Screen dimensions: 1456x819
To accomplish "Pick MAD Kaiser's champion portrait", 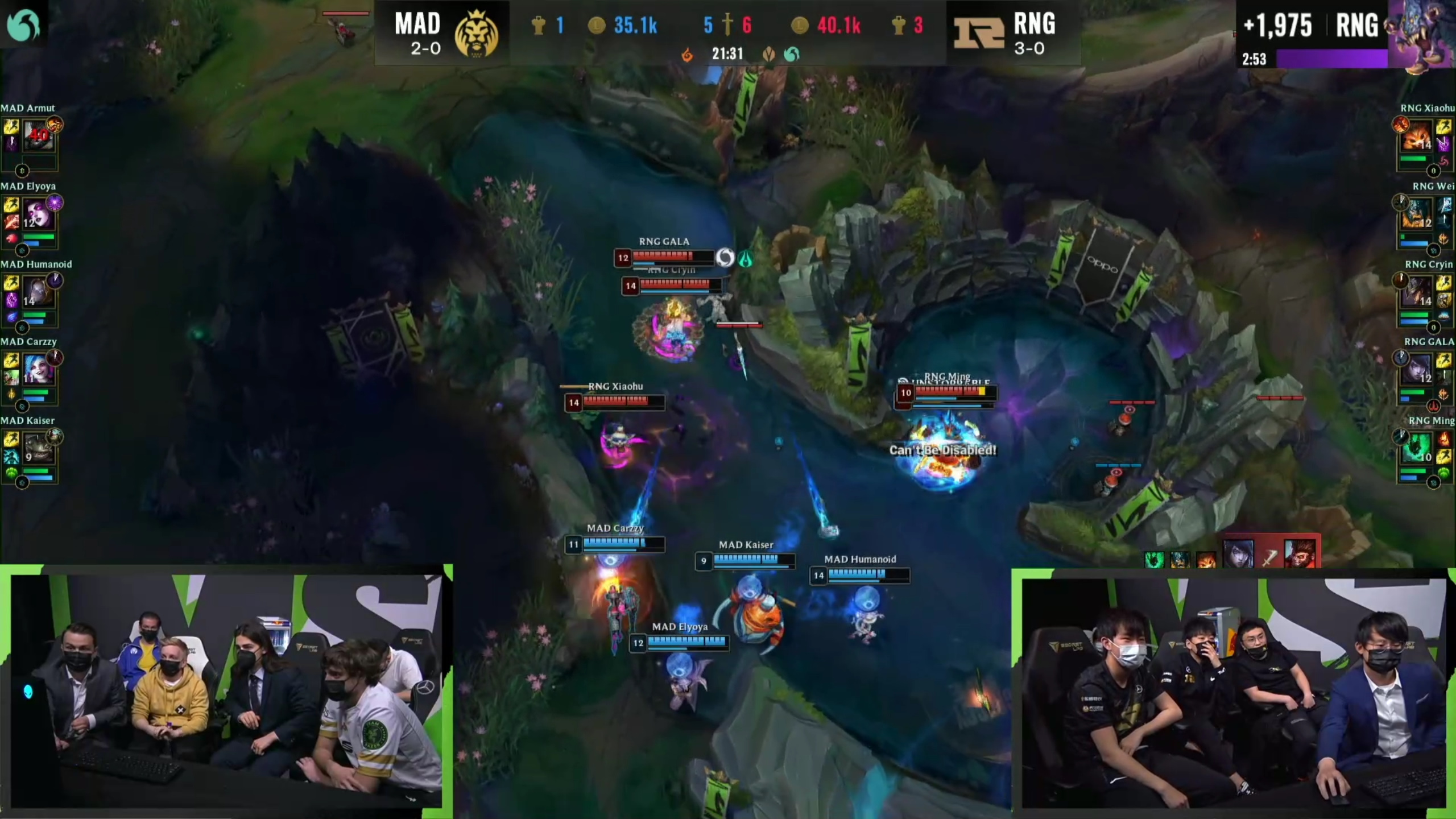I will point(39,449).
